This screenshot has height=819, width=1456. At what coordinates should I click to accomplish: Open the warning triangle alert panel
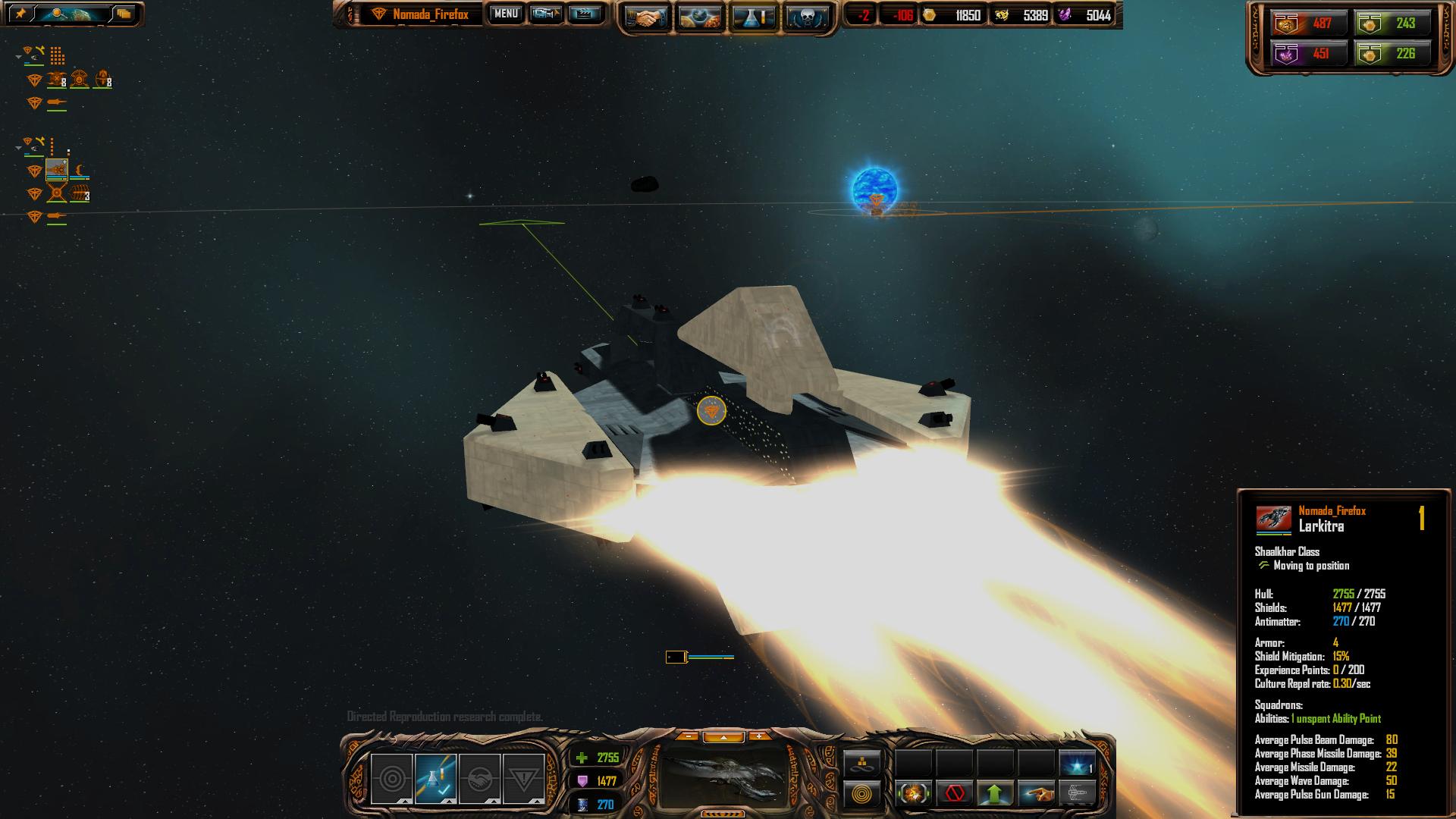coord(523,779)
